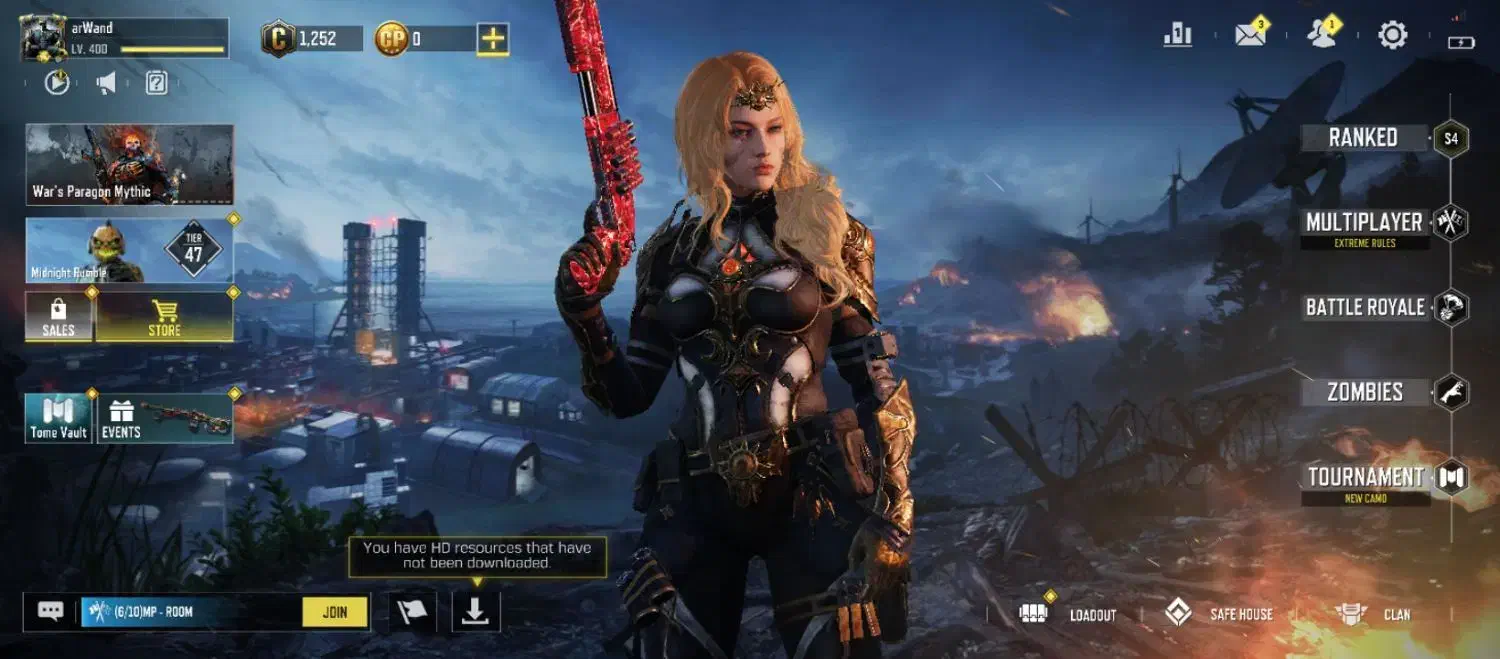Viewport: 1500px width, 659px height.
Task: Join the MP room
Action: click(335, 612)
